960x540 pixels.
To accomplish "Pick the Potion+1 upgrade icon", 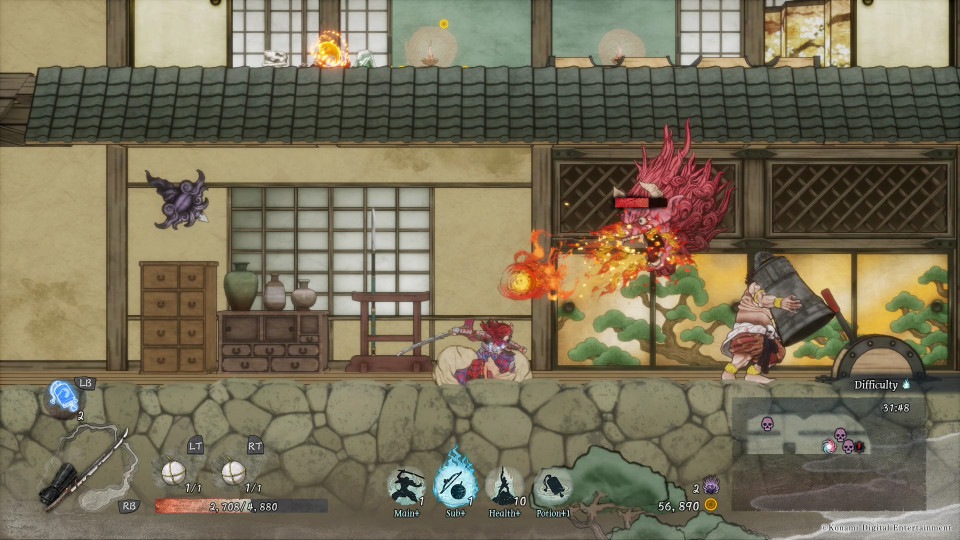I will click(553, 487).
